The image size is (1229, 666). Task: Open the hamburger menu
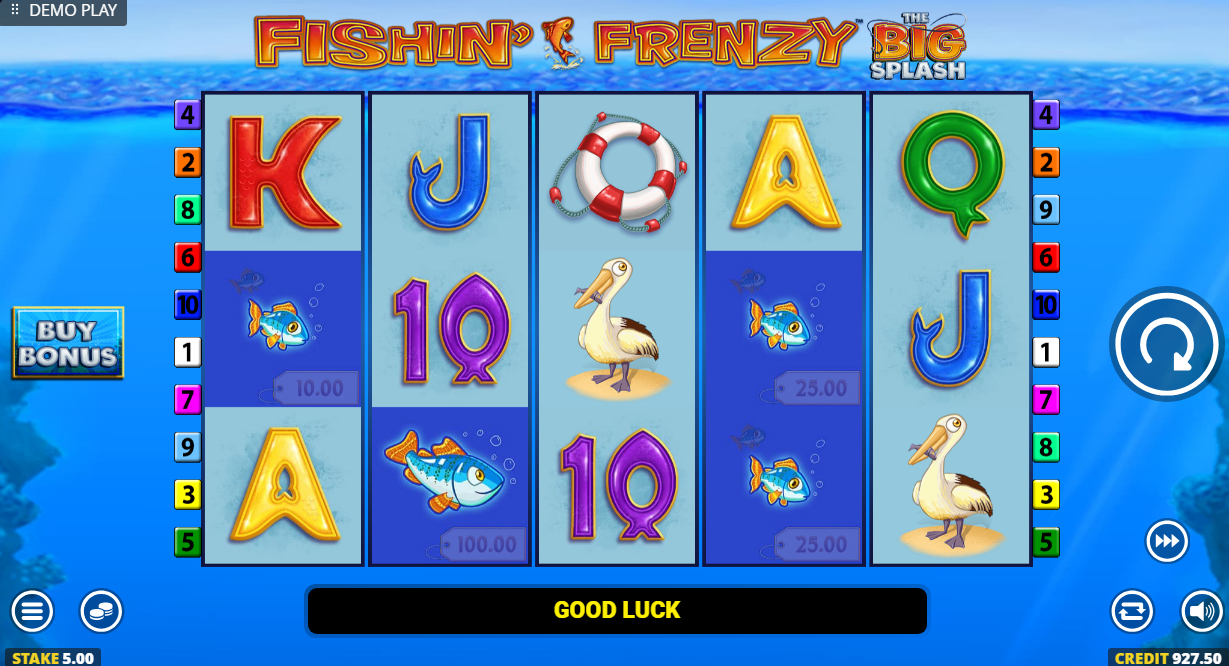[32, 611]
